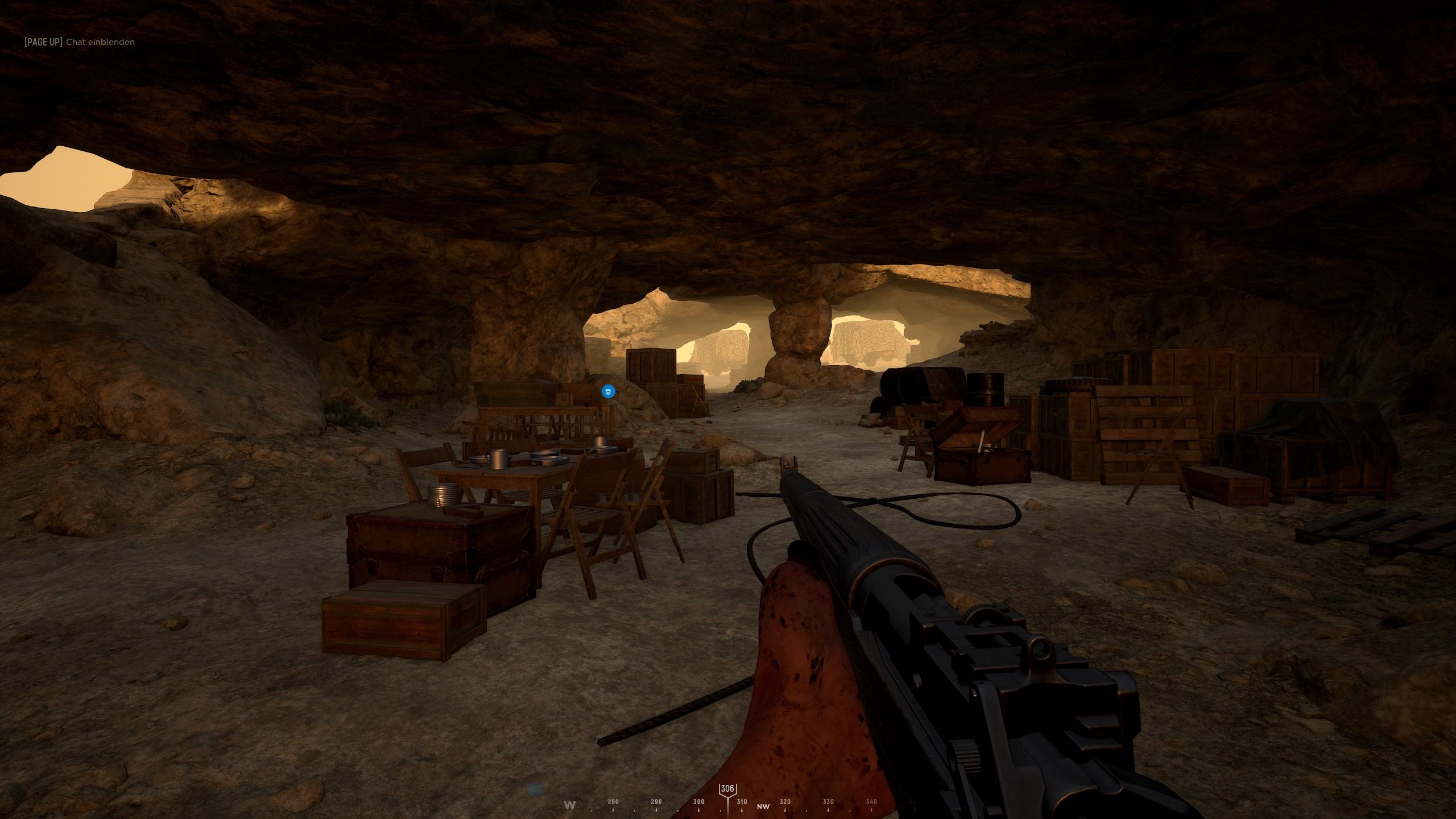Click the blue squad rank chevron marker

tap(608, 391)
